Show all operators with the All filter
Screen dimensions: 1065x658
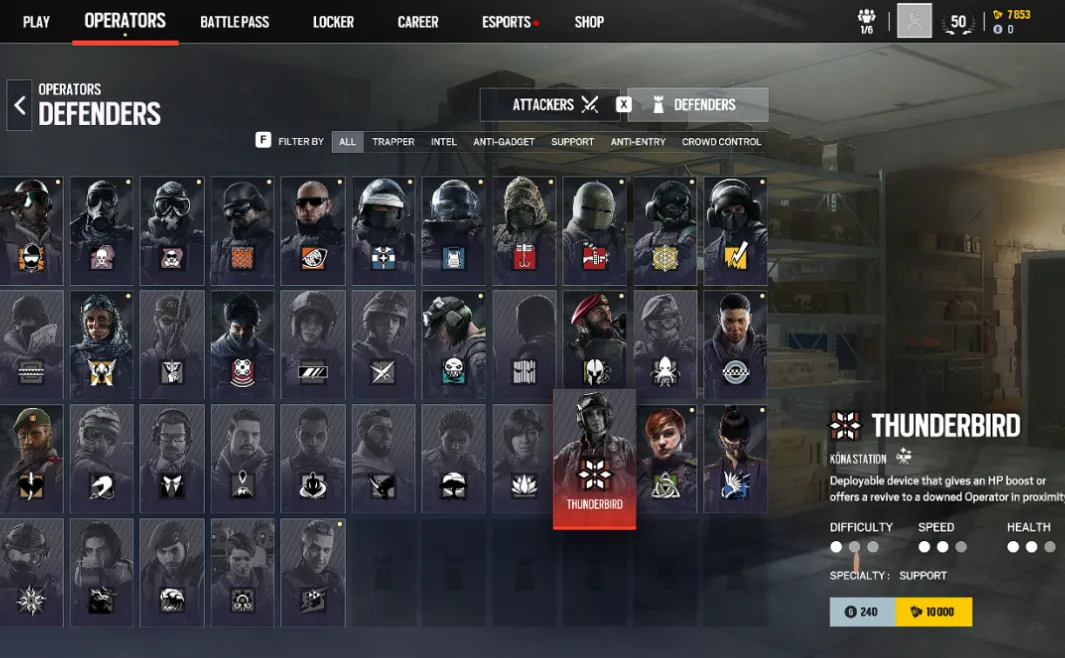tap(347, 142)
